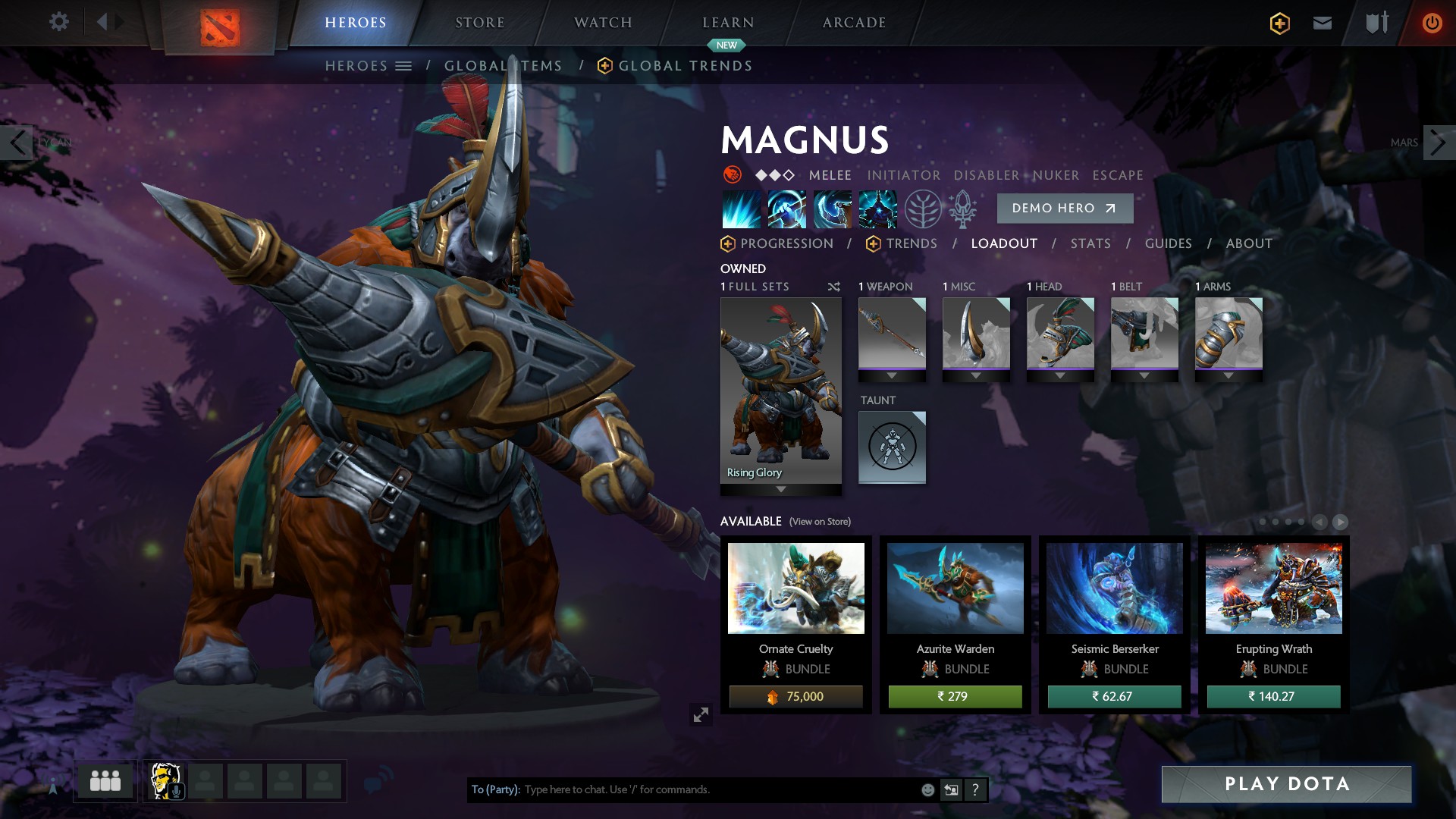Open the head slot item dropdown
Image resolution: width=1456 pixels, height=819 pixels.
[x=1059, y=374]
